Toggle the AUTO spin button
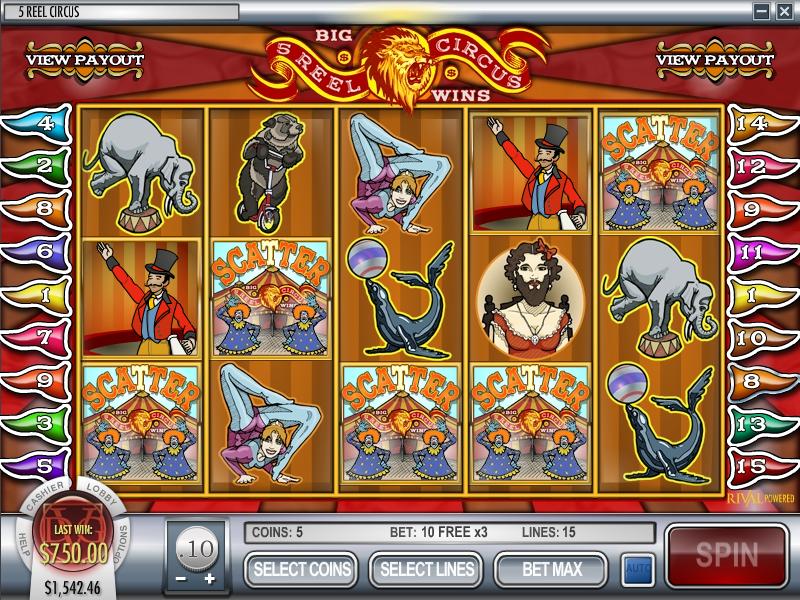Viewport: 800px width, 600px height. pyautogui.click(x=635, y=570)
